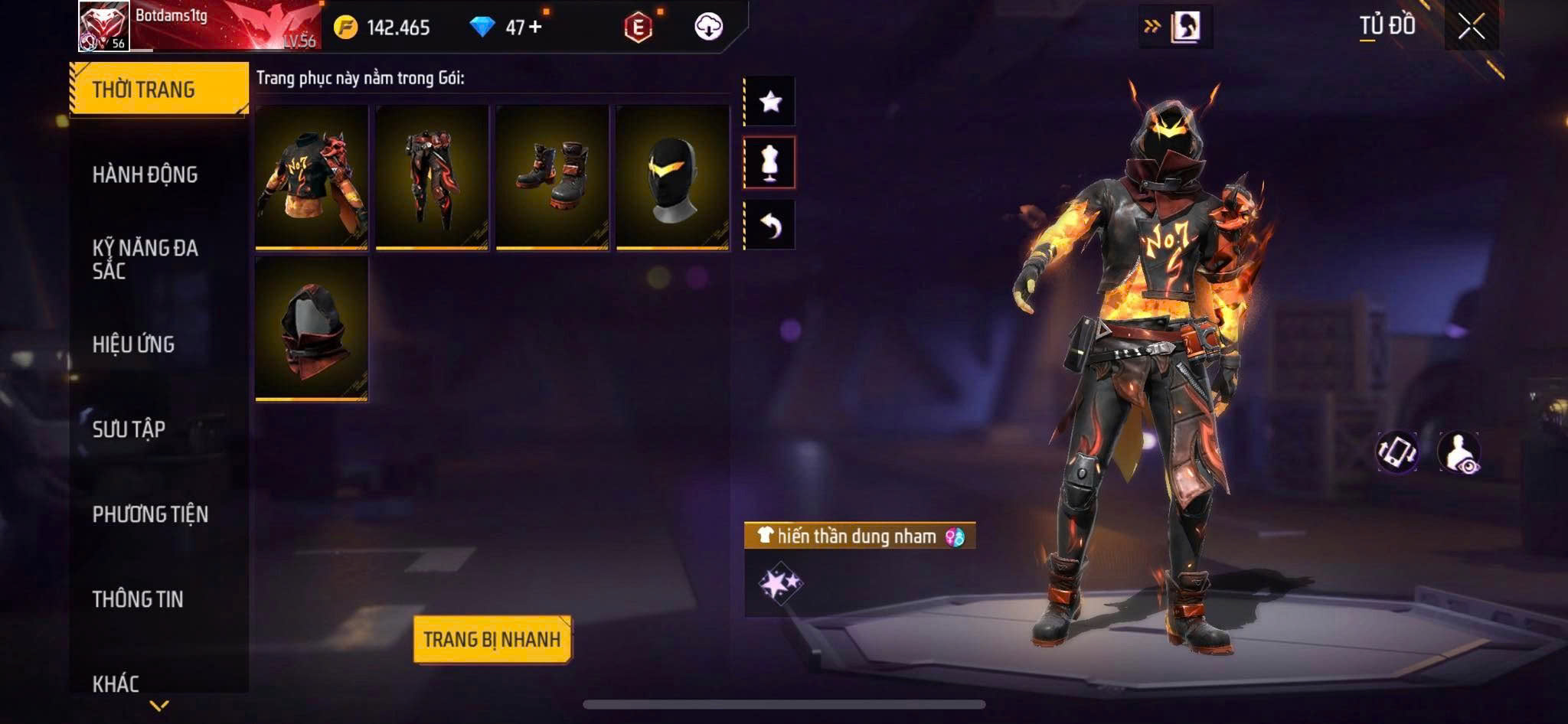The height and width of the screenshot is (724, 1568).
Task: Close the TỦ ĐỒ wardrobe screen
Action: pos(1471,27)
